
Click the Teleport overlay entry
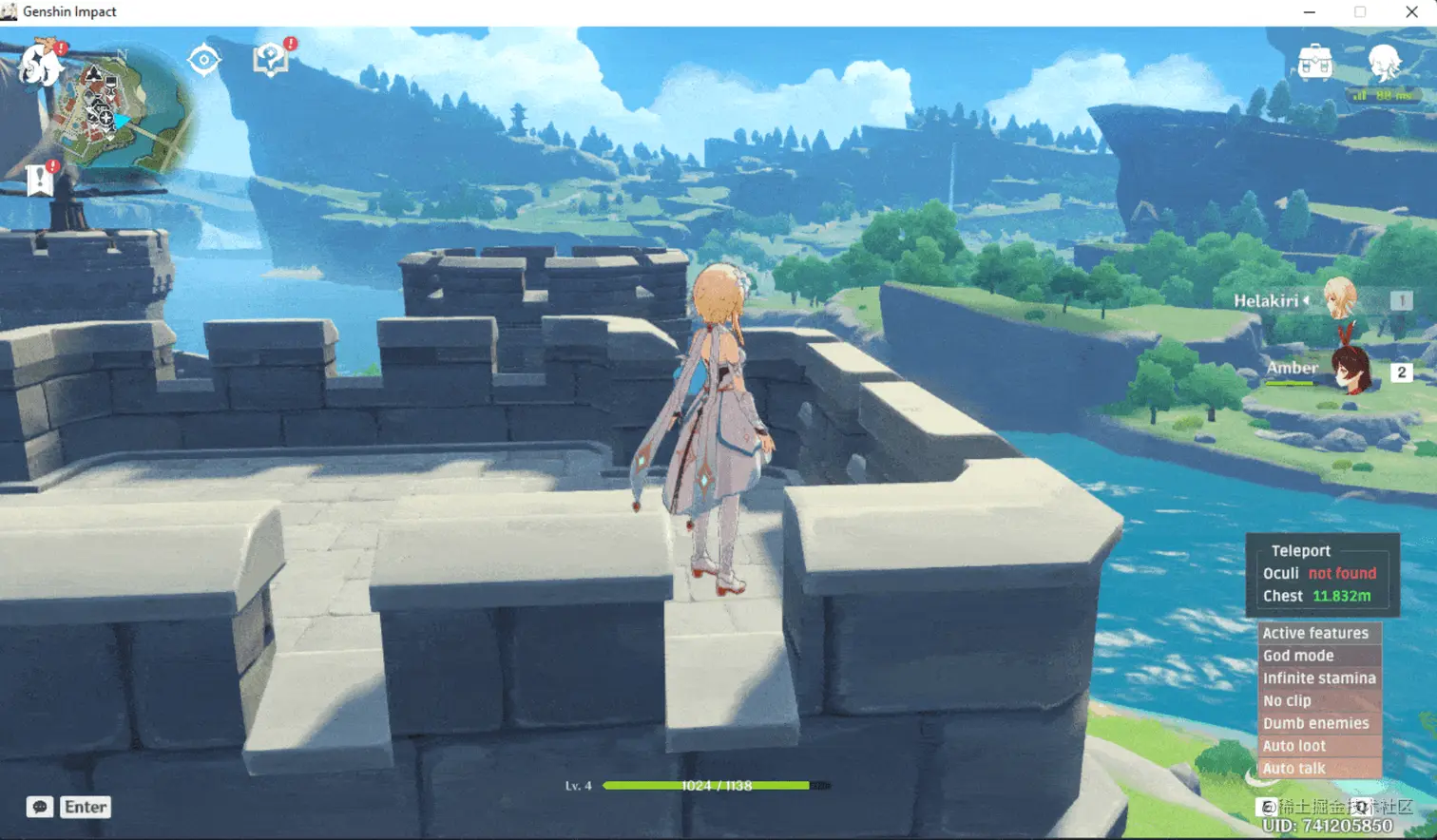pyautogui.click(x=1300, y=550)
